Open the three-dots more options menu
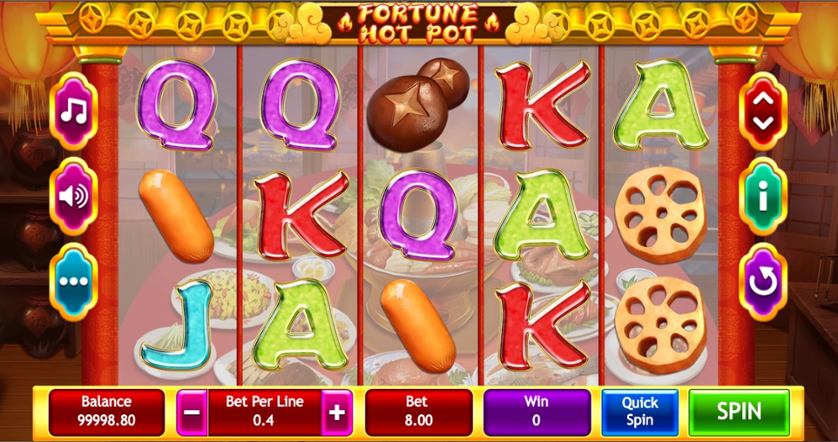The height and width of the screenshot is (442, 838). pos(74,281)
